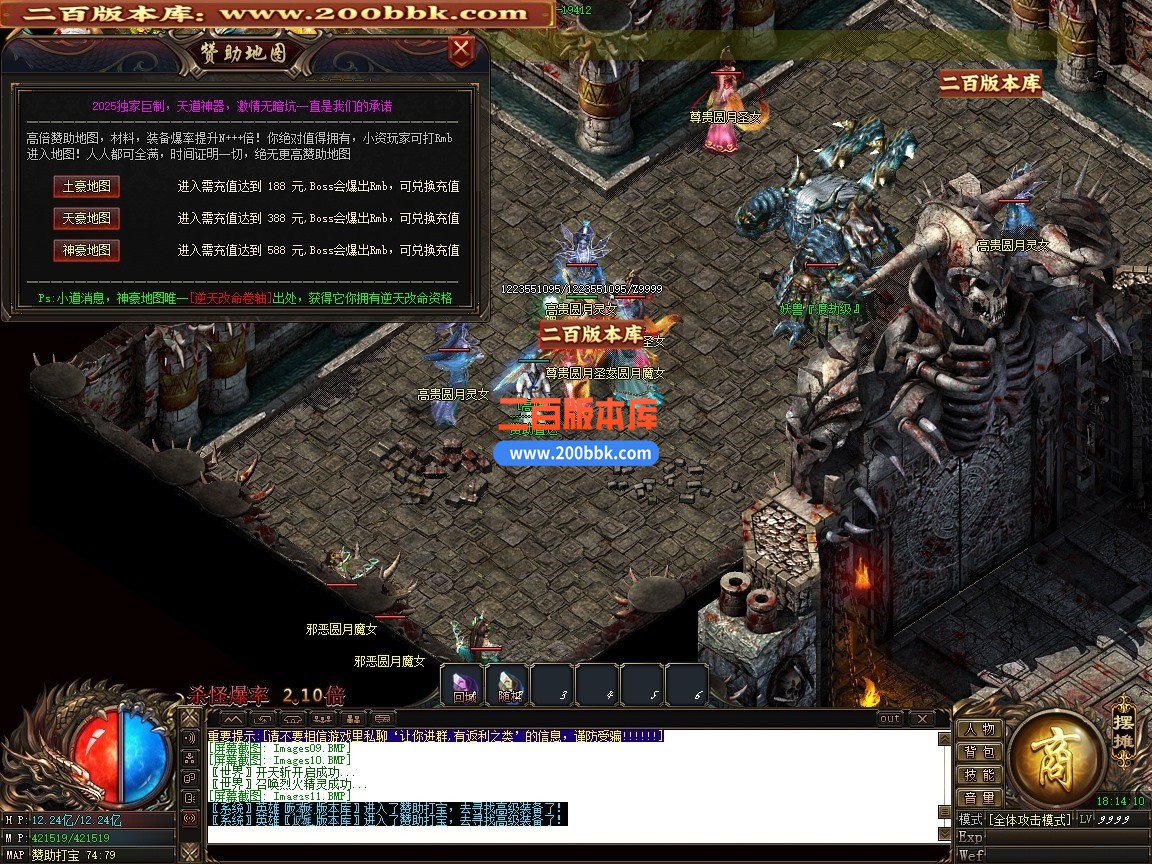Click the OUT button above chat
The image size is (1152, 864).
889,719
